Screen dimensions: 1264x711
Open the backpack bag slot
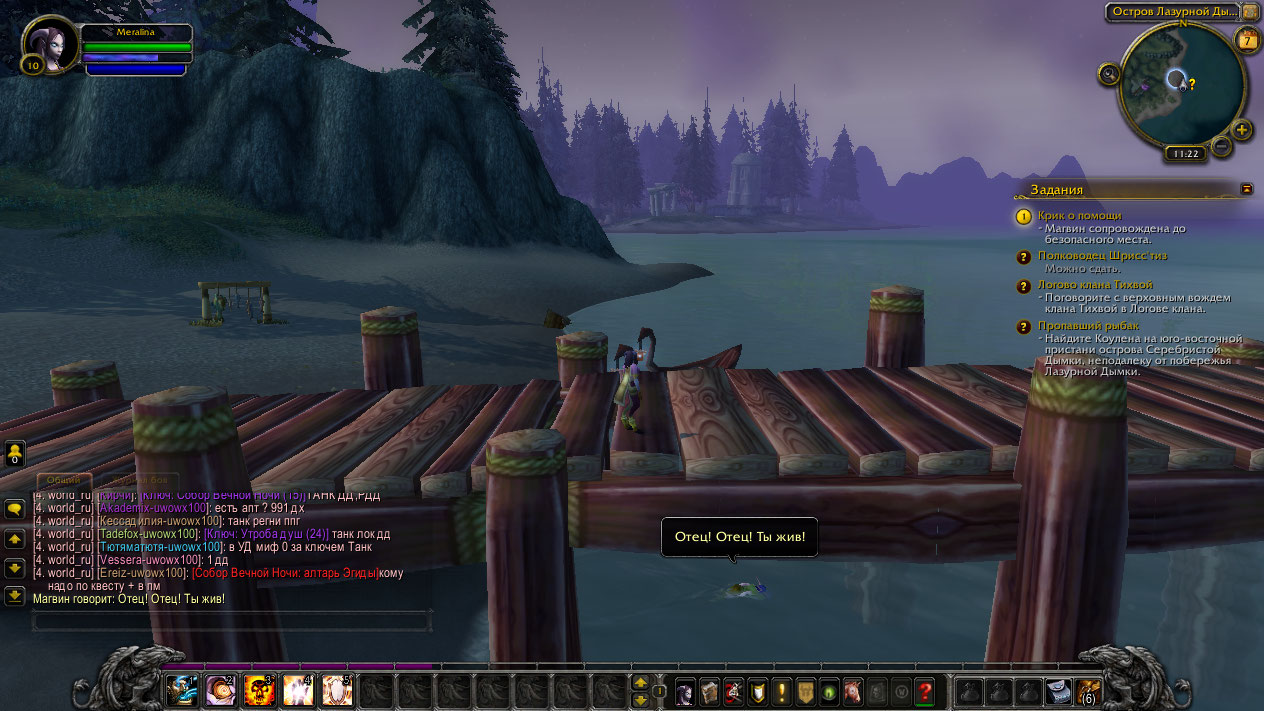pyautogui.click(x=1058, y=690)
